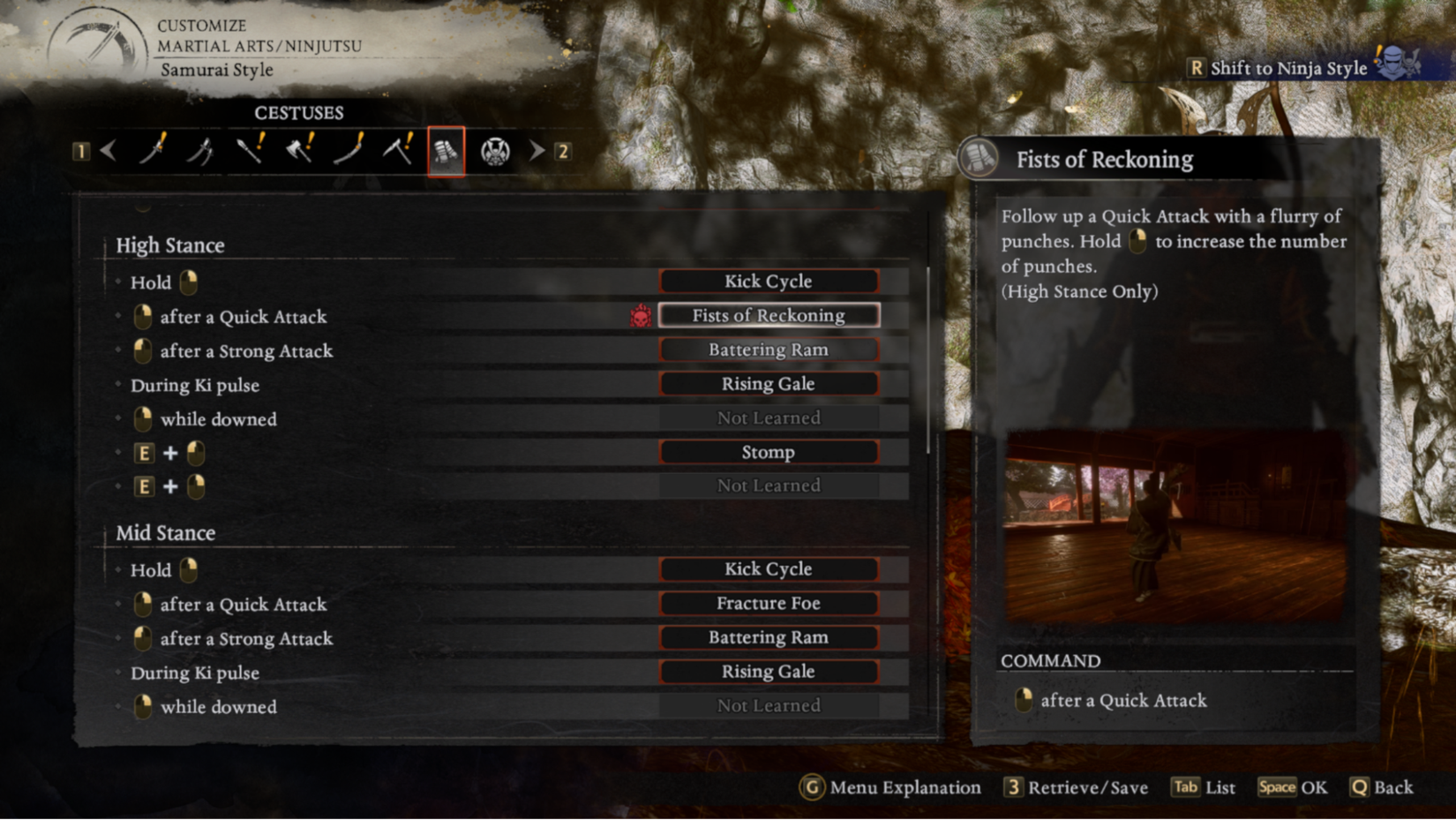Expand the next weapon page with the right arrow
This screenshot has height=820, width=1456.
(x=537, y=150)
